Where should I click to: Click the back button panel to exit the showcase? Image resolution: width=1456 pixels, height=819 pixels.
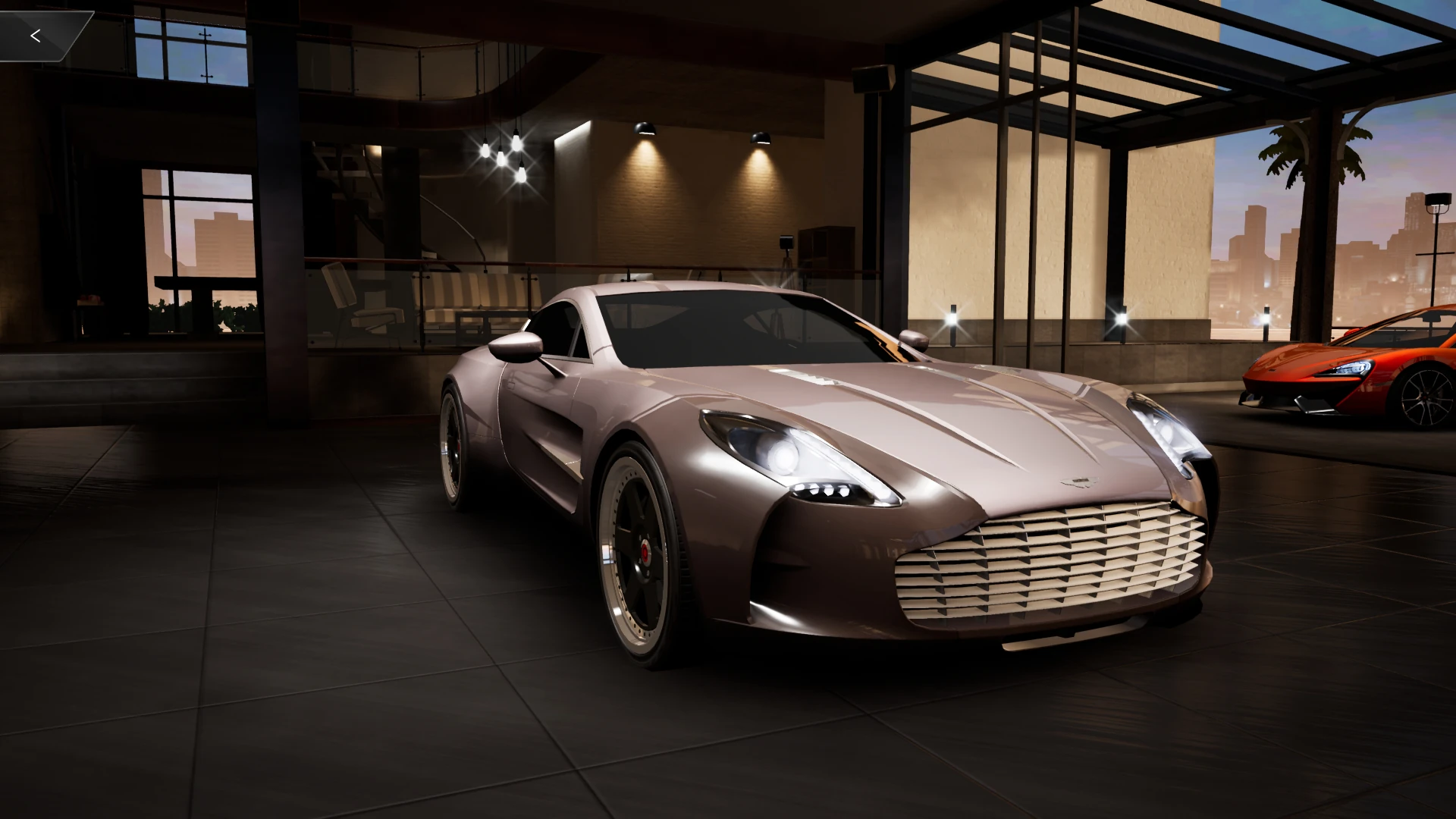tap(45, 34)
